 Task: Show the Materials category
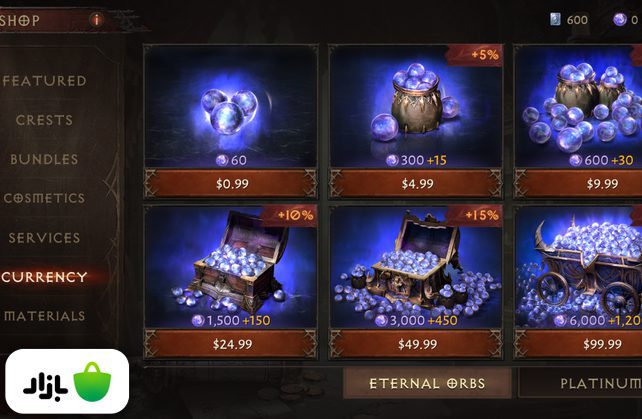point(45,316)
